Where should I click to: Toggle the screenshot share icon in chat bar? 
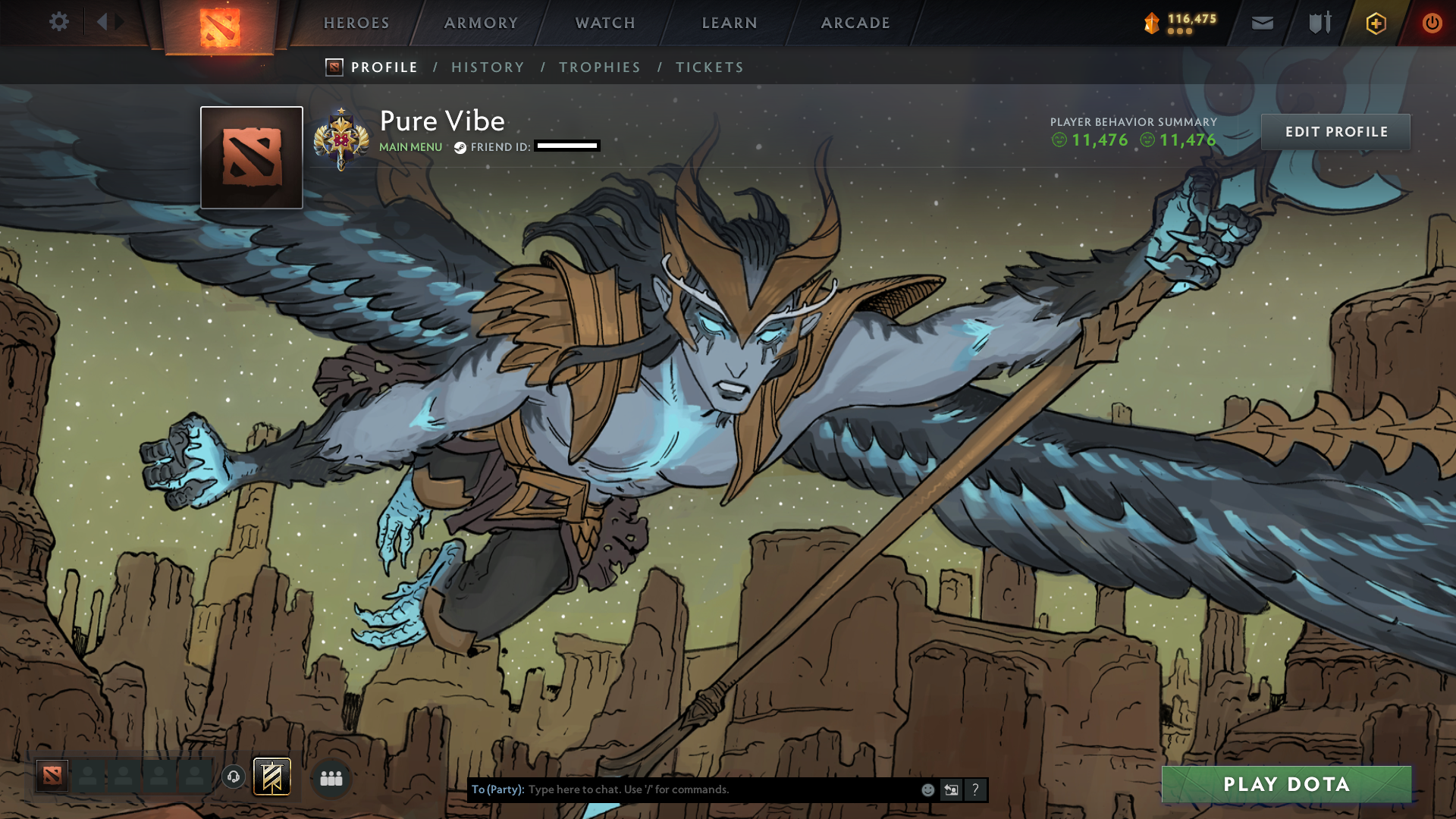click(951, 789)
